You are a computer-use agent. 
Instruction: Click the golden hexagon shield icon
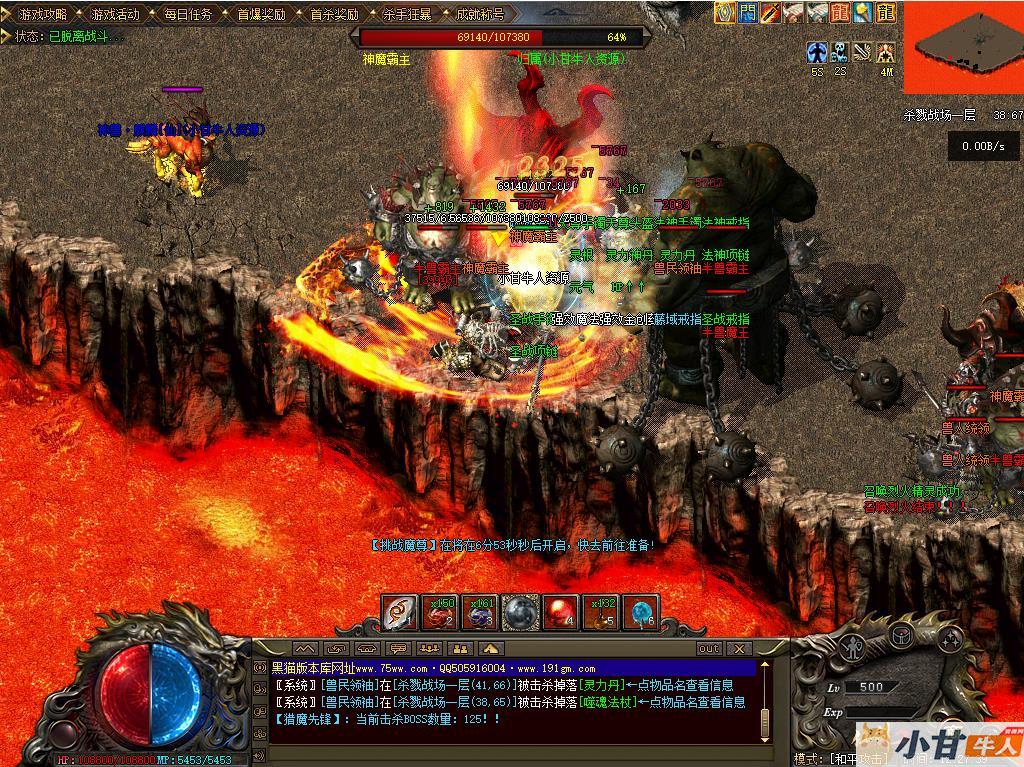click(x=725, y=12)
